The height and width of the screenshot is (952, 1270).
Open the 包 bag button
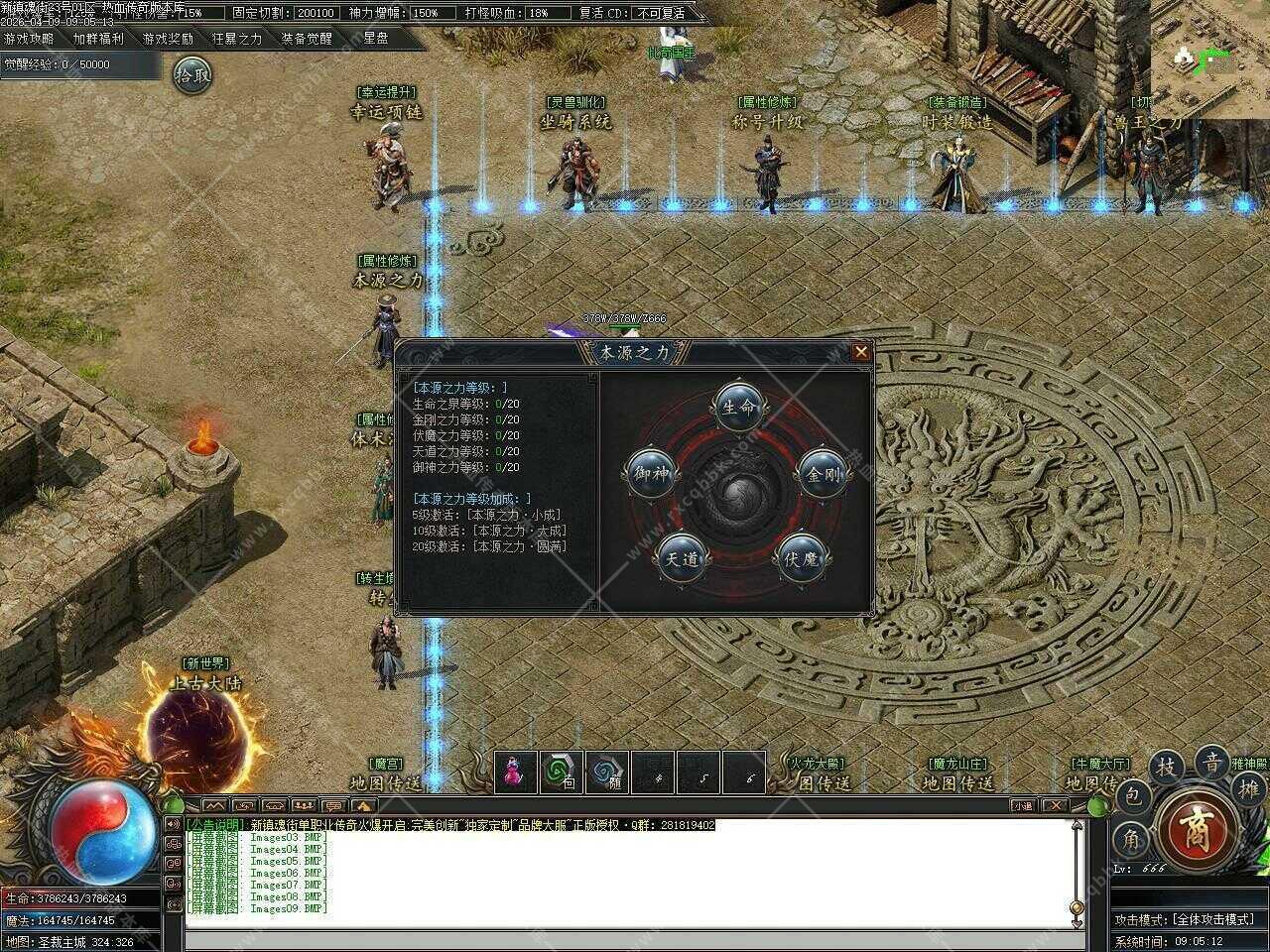pyautogui.click(x=1134, y=794)
